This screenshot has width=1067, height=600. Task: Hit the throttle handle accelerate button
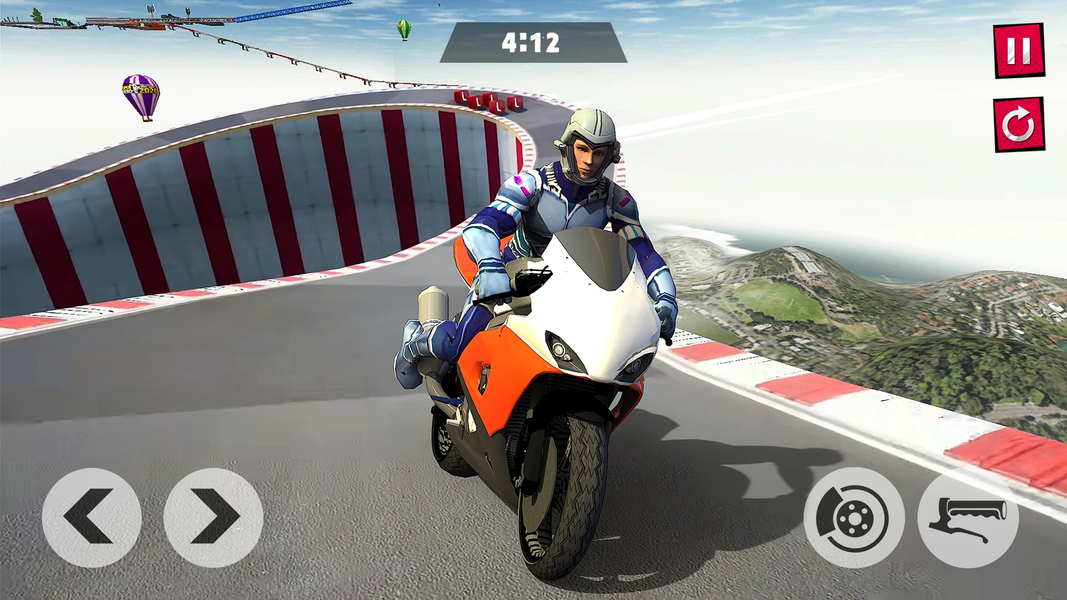point(967,518)
